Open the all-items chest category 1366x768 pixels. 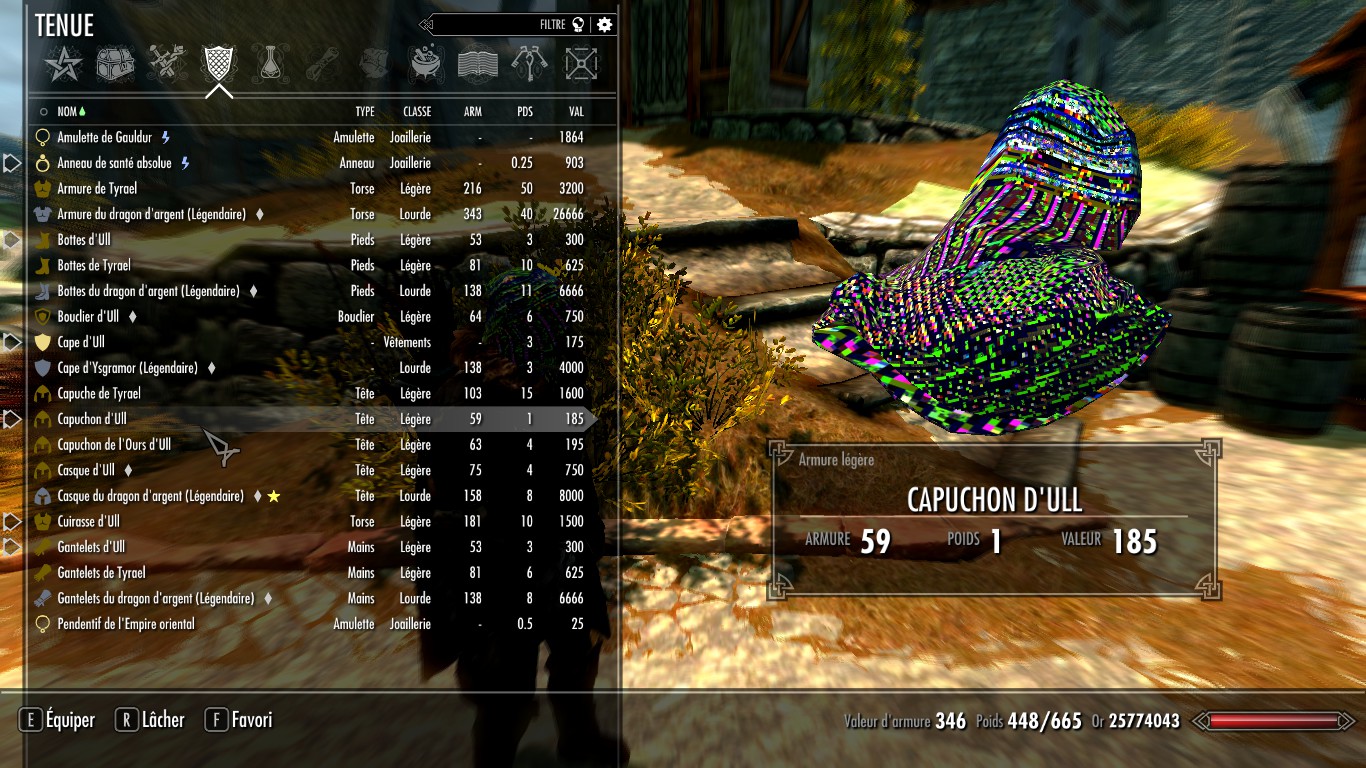(x=115, y=64)
